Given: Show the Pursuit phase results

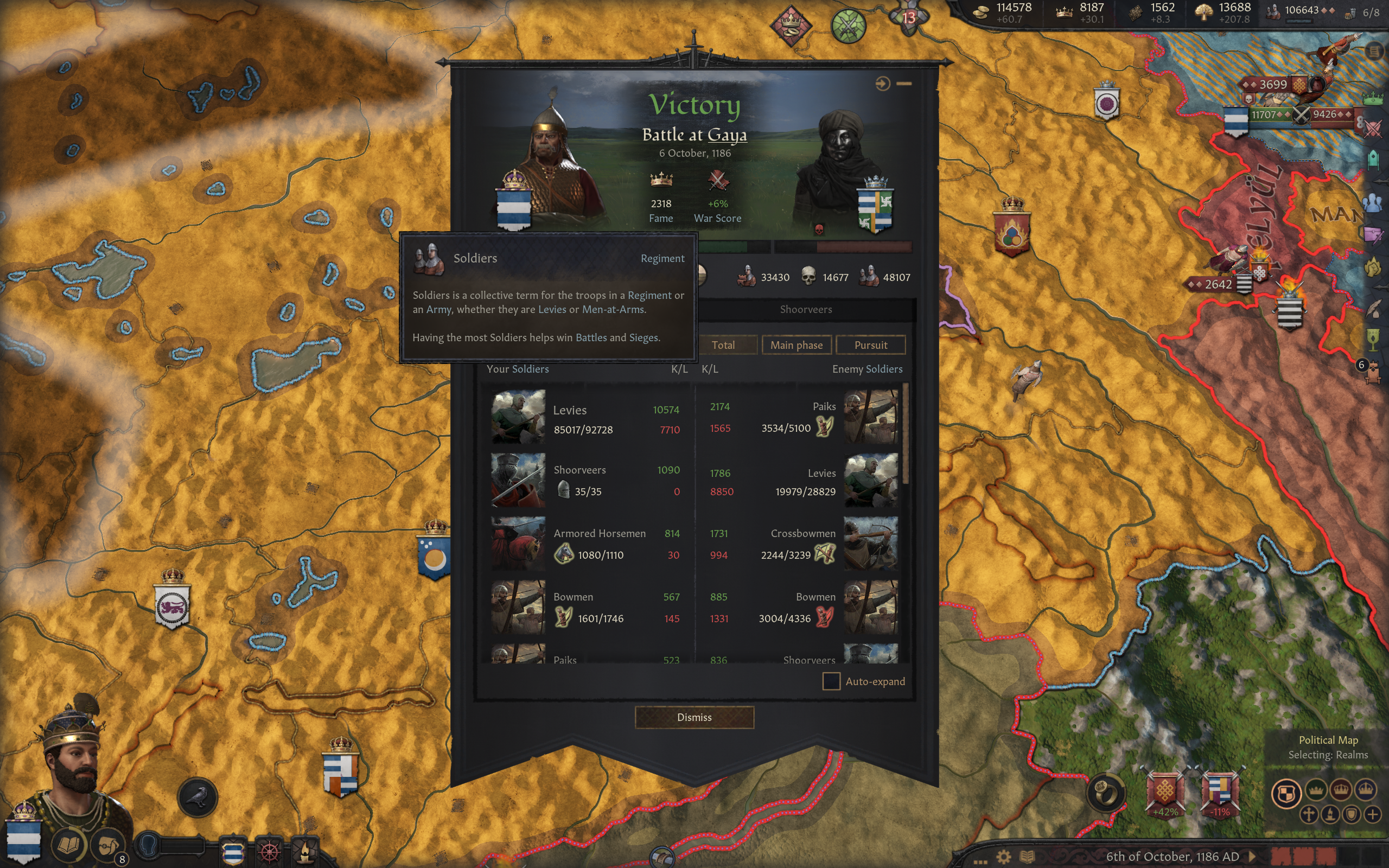Looking at the screenshot, I should [x=870, y=345].
